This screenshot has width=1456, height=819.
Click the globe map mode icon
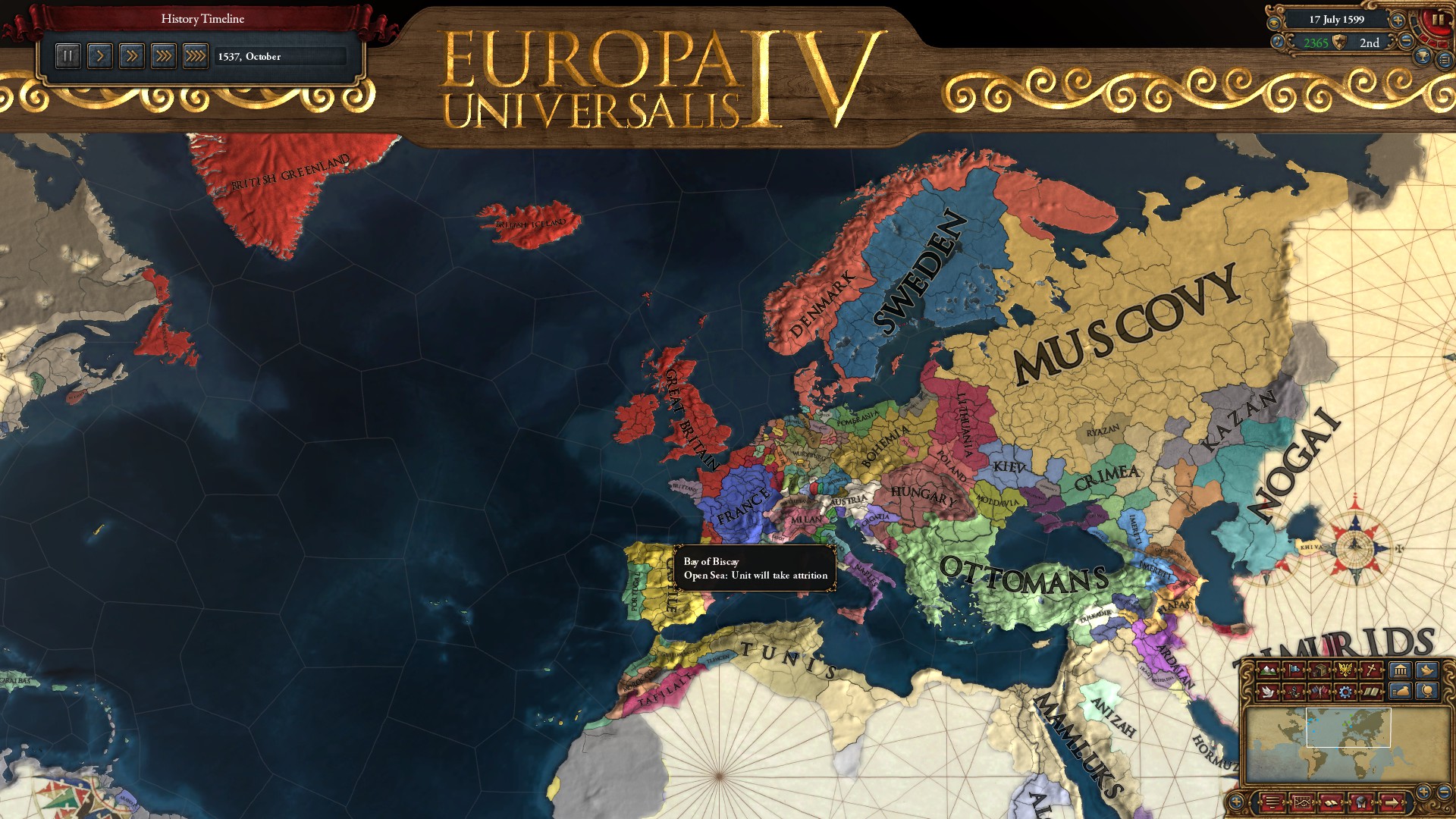(x=1429, y=692)
